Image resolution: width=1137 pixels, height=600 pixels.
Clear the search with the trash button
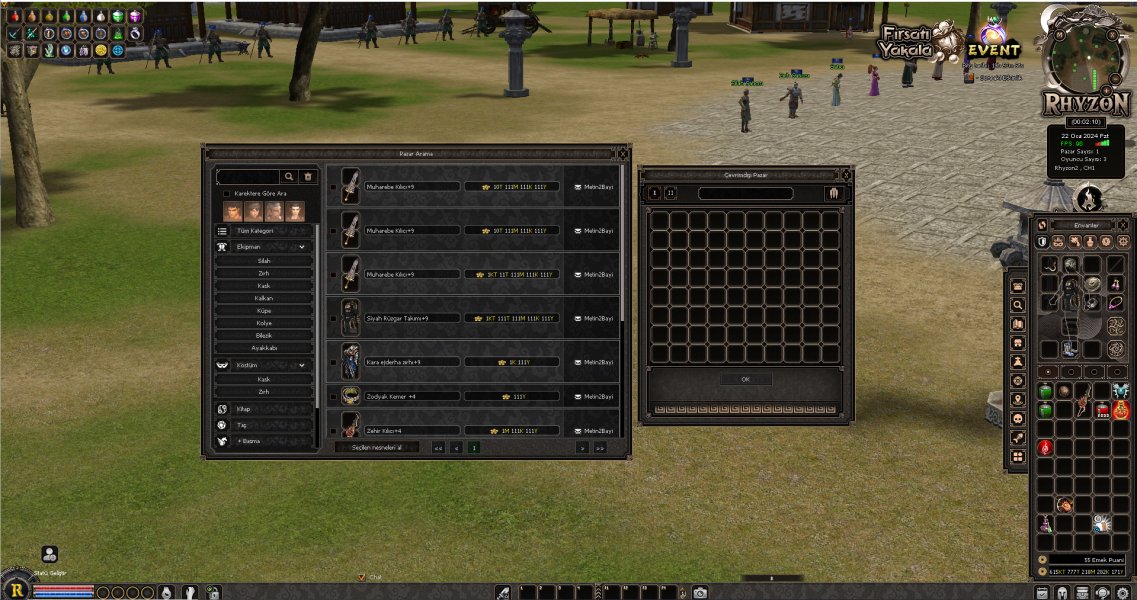point(309,176)
